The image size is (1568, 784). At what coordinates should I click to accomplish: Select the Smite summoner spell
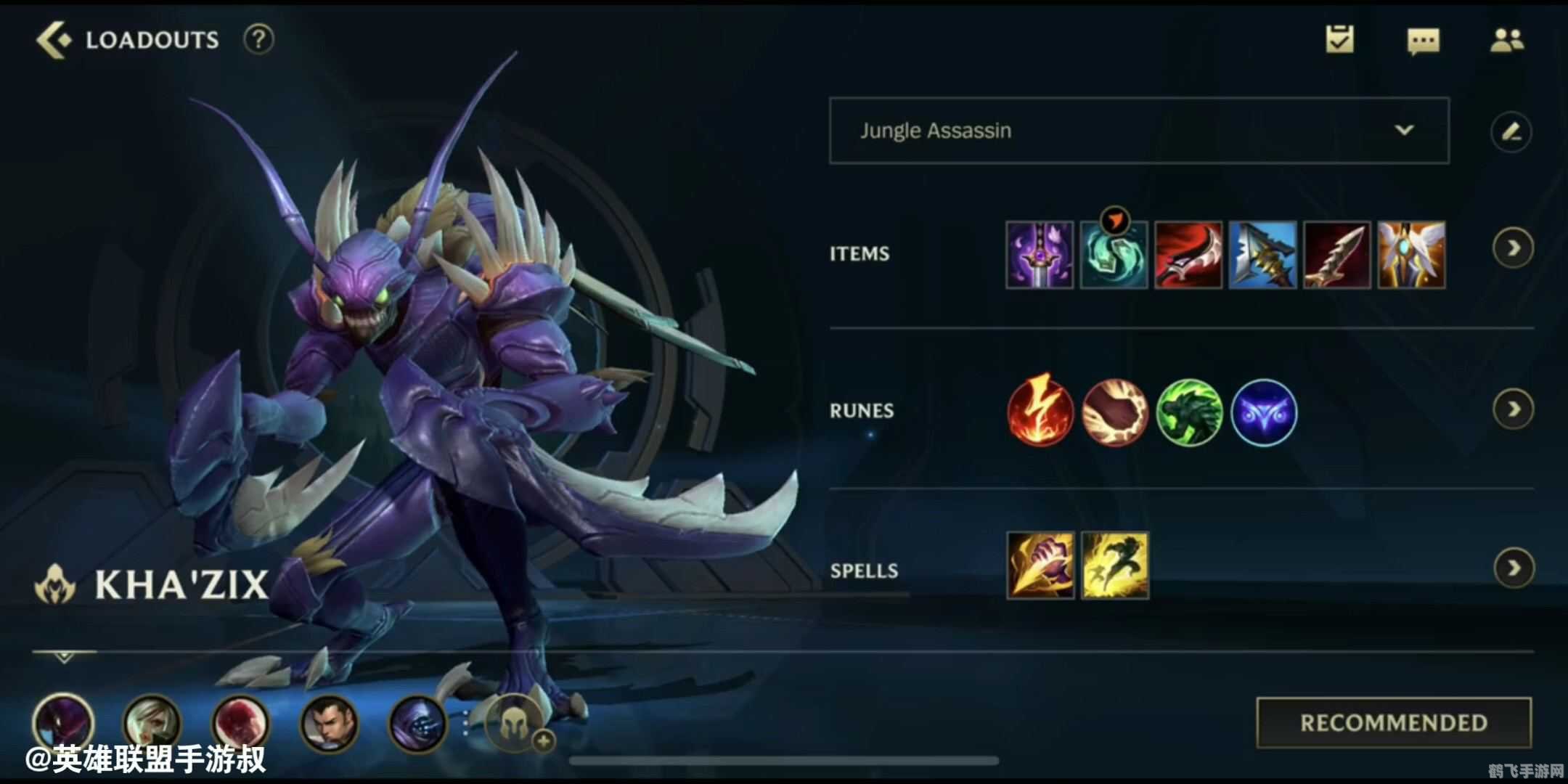coord(1040,565)
